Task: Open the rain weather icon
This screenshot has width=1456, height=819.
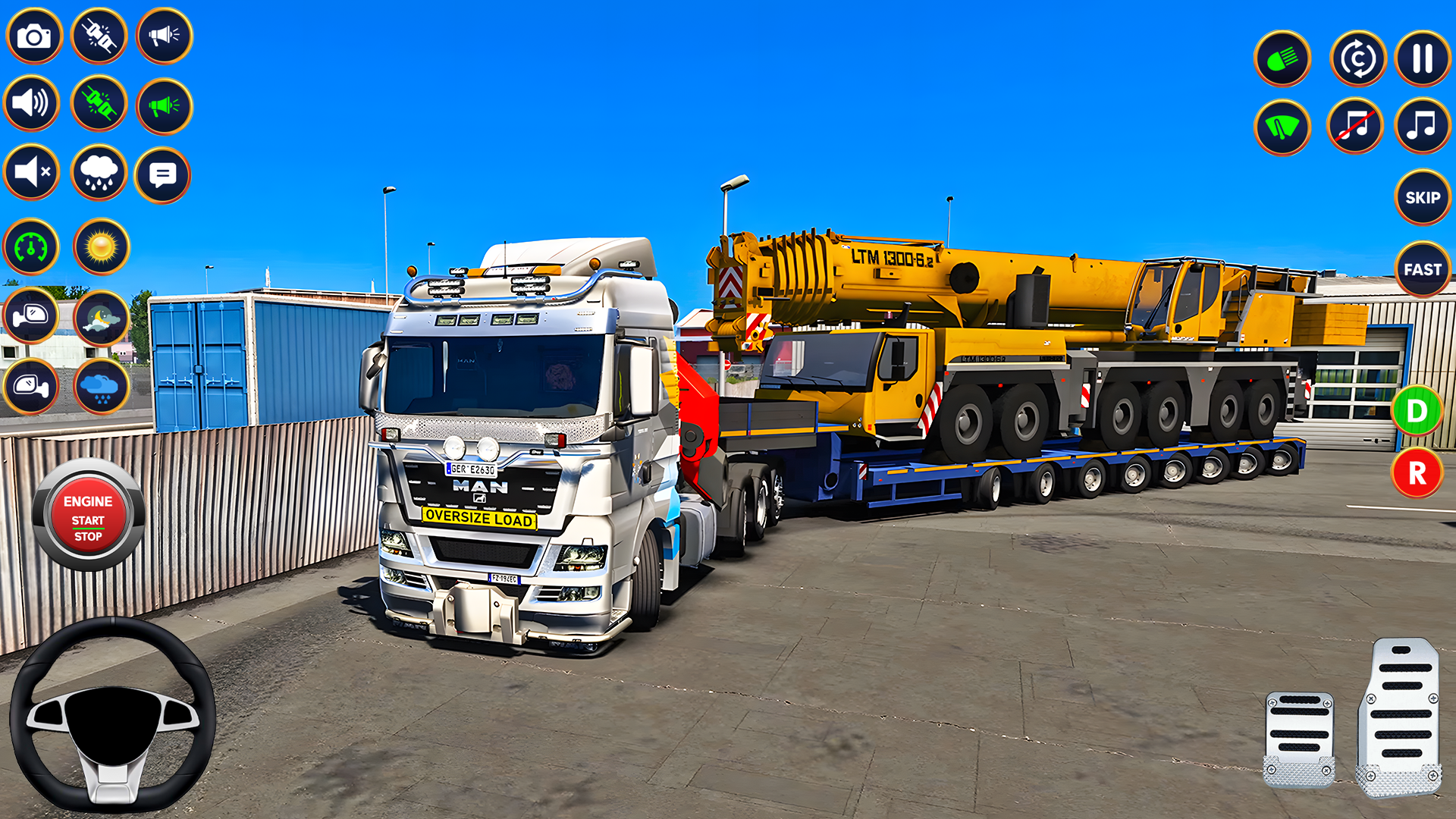Action: pyautogui.click(x=99, y=173)
